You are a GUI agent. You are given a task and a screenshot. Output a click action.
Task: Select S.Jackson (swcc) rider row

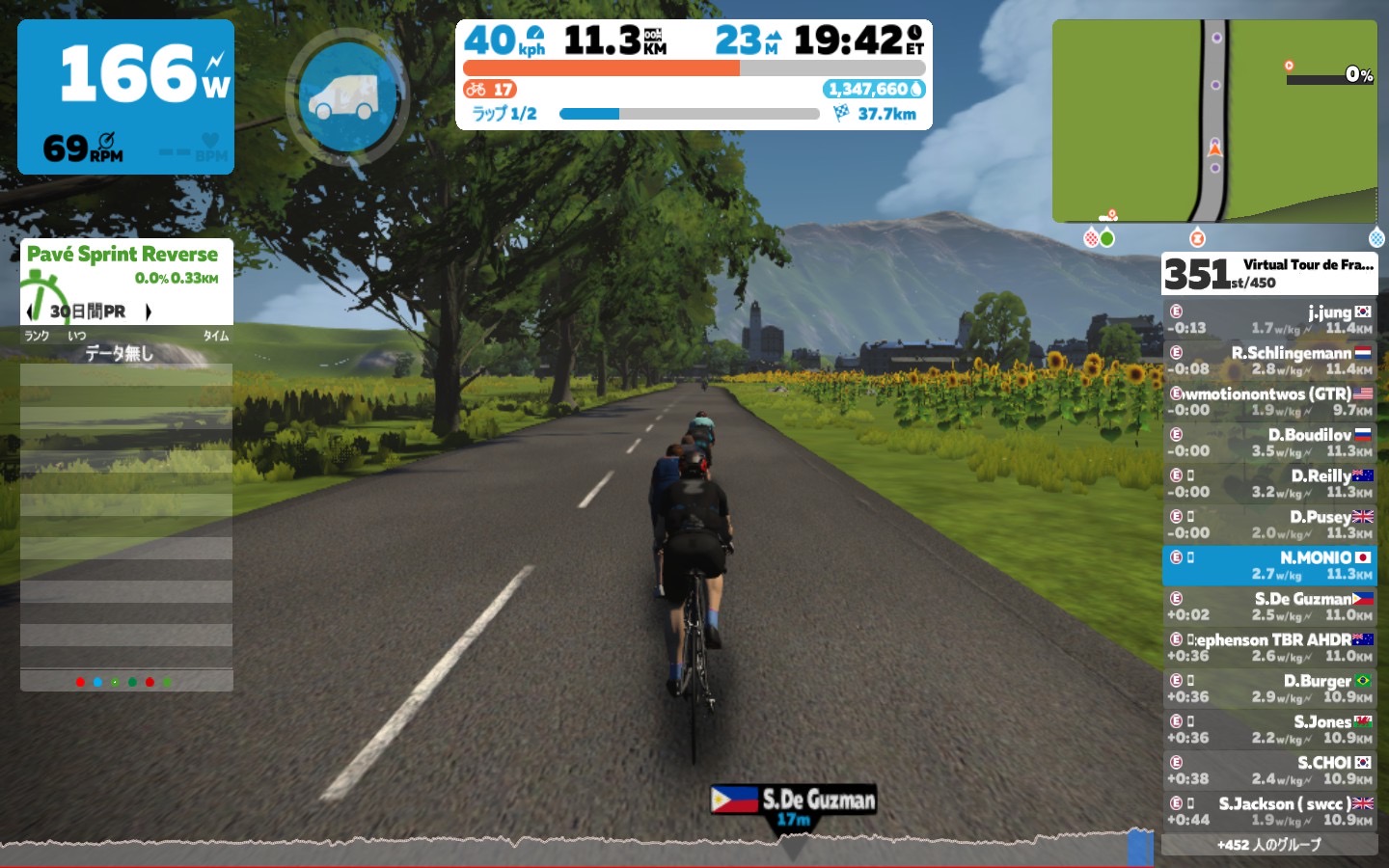(x=1268, y=811)
